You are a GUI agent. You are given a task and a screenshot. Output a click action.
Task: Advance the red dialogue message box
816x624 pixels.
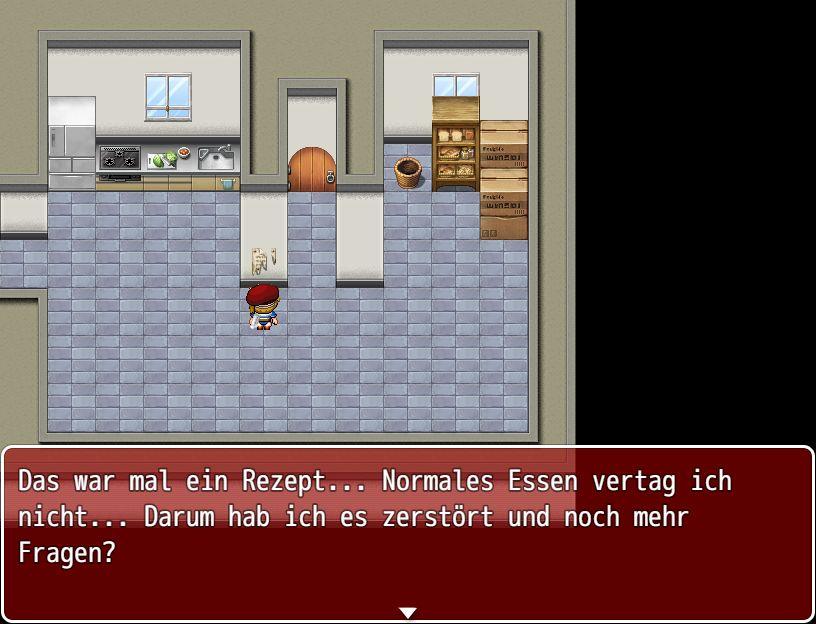(407, 534)
